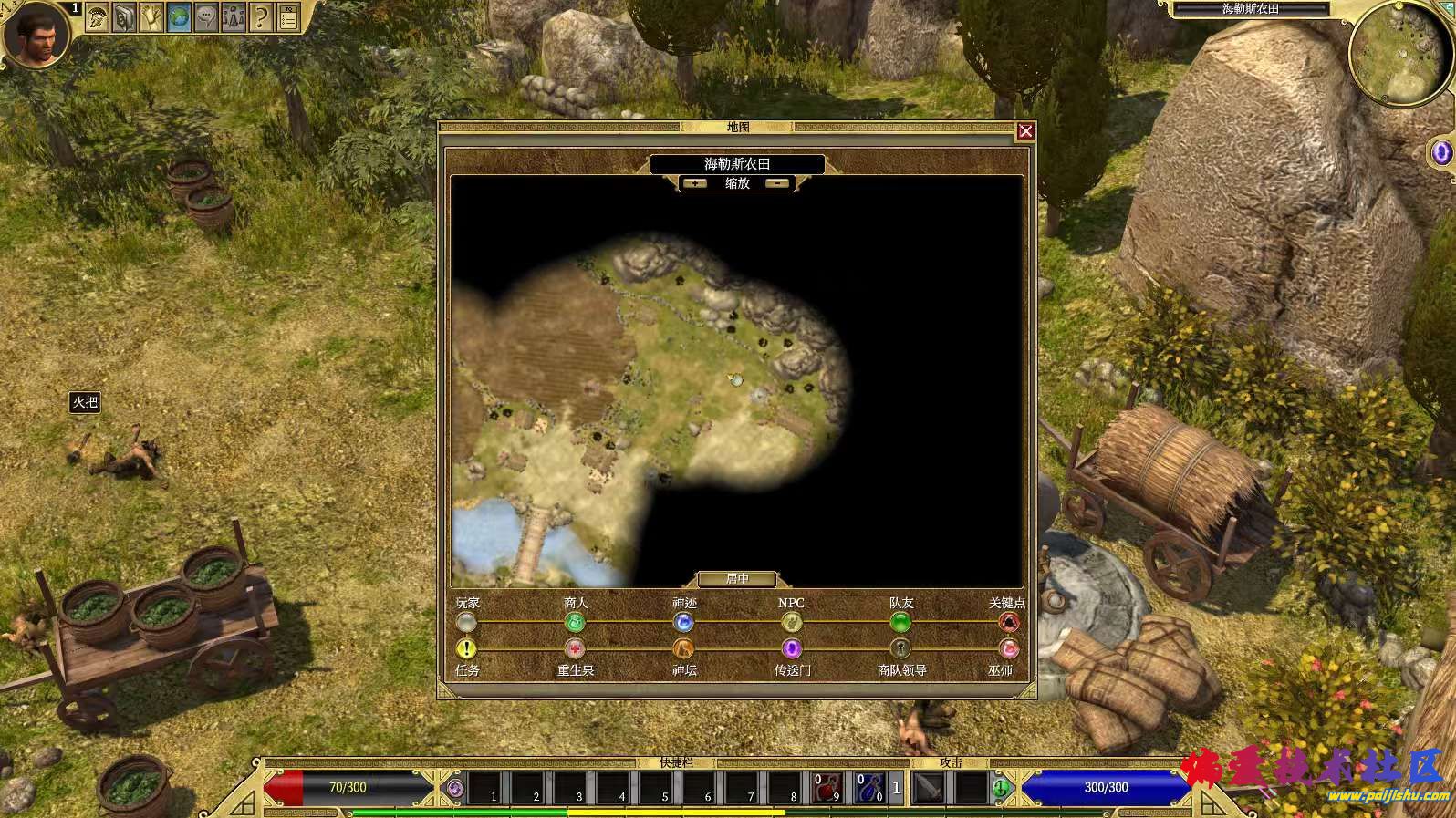Use the blue mana potion slot
The height and width of the screenshot is (818, 1456).
pos(870,787)
